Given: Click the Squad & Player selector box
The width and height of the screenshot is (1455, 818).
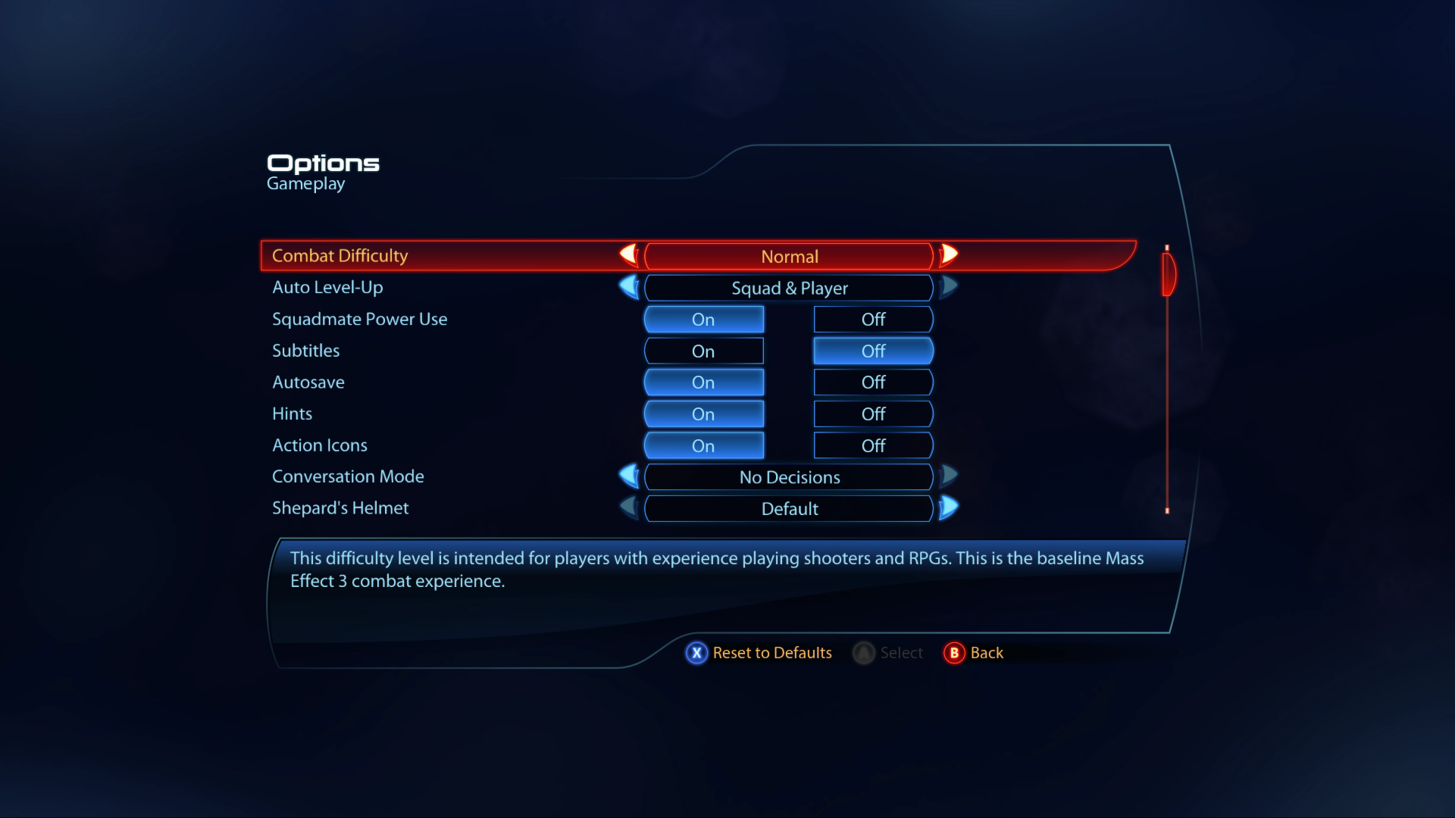Looking at the screenshot, I should 789,288.
